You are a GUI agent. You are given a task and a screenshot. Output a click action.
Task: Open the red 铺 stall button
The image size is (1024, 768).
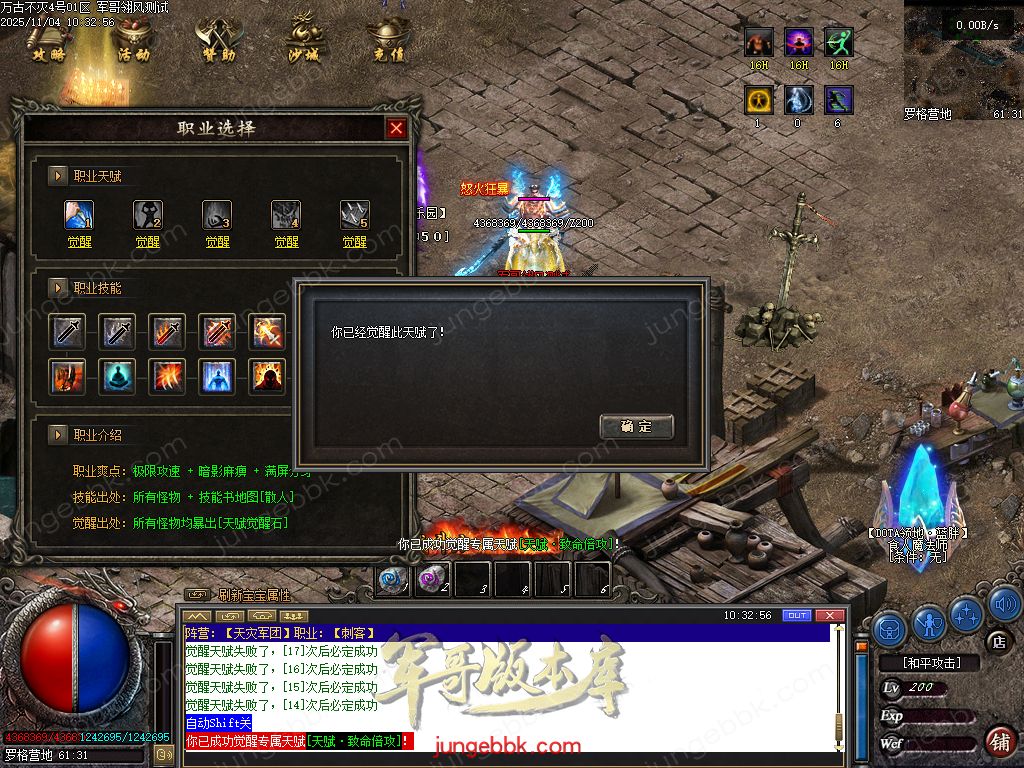[998, 741]
